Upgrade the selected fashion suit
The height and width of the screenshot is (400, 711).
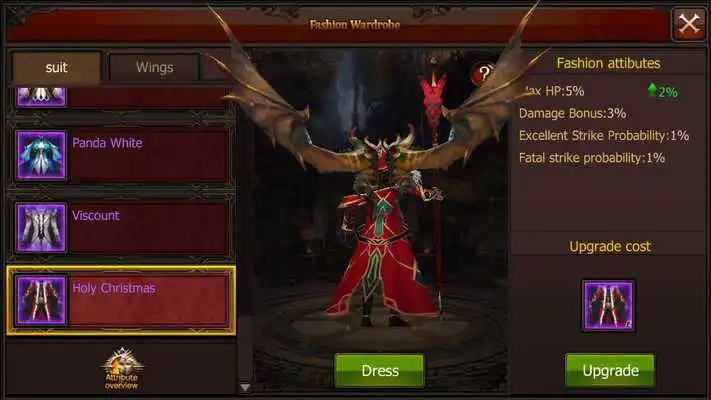pos(610,370)
